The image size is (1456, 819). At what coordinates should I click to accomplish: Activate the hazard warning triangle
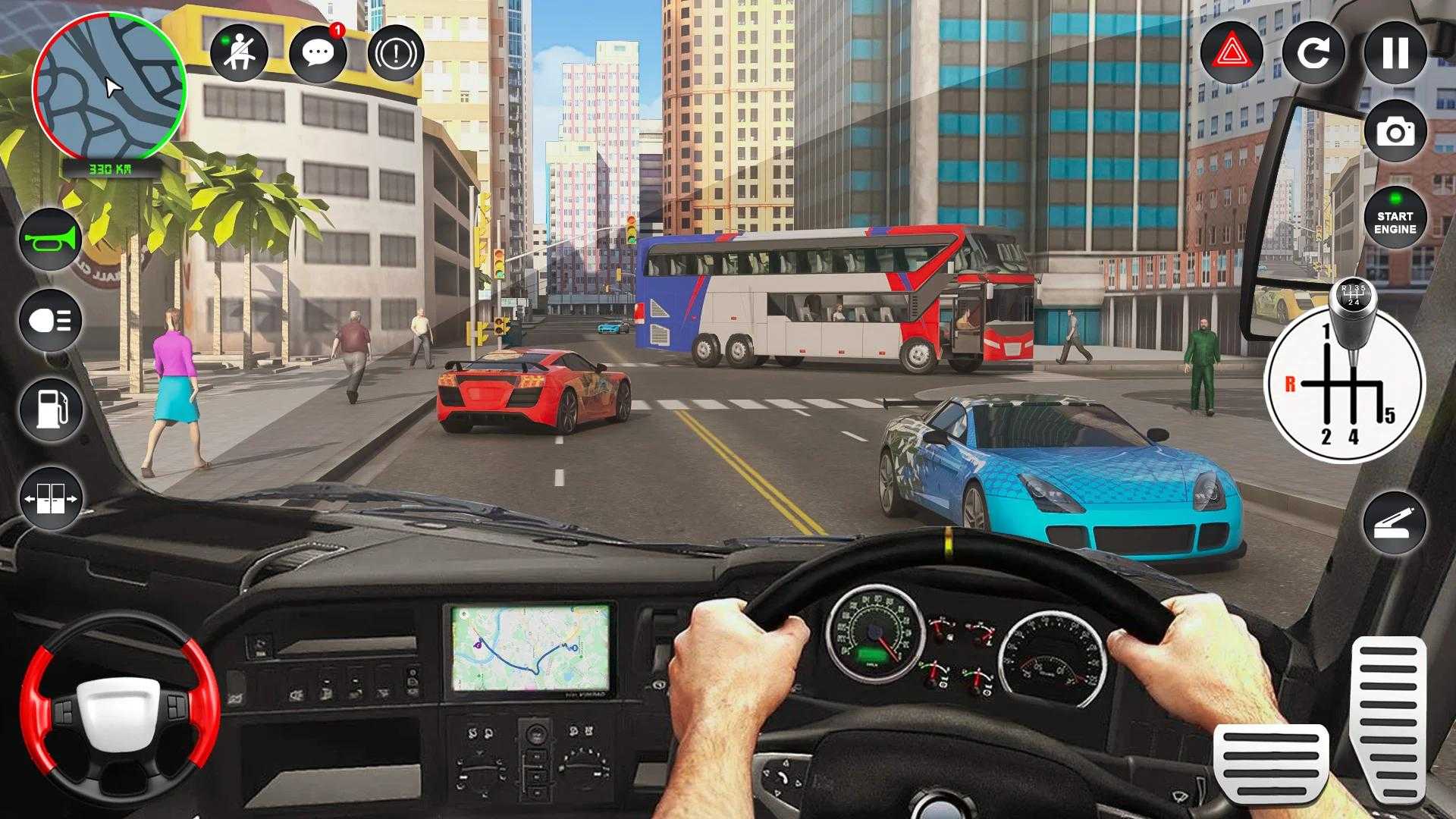click(1232, 52)
